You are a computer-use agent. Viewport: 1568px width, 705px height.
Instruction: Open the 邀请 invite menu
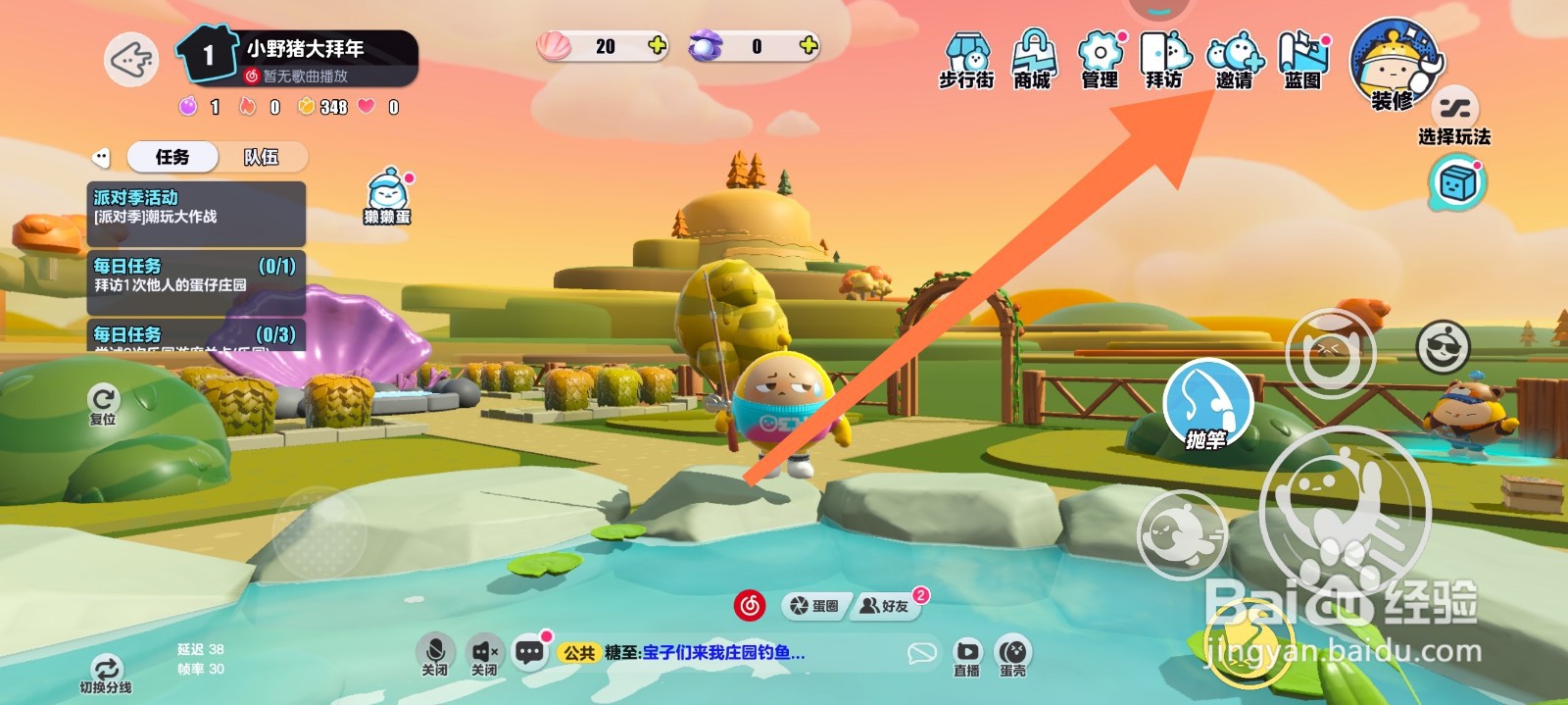coord(1234,60)
